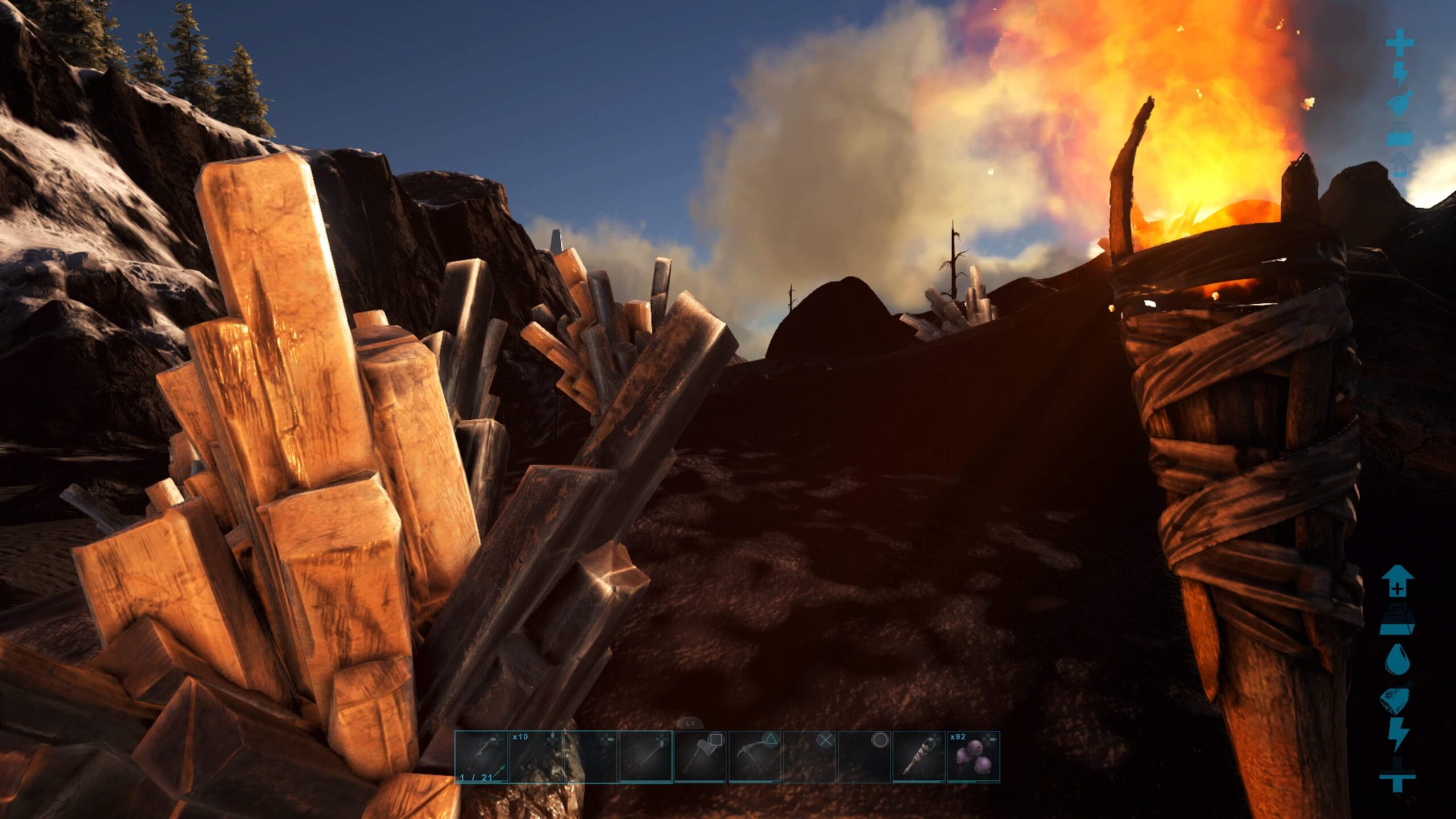Select the ranged weapon slot with 1/21 ammo

point(481,757)
